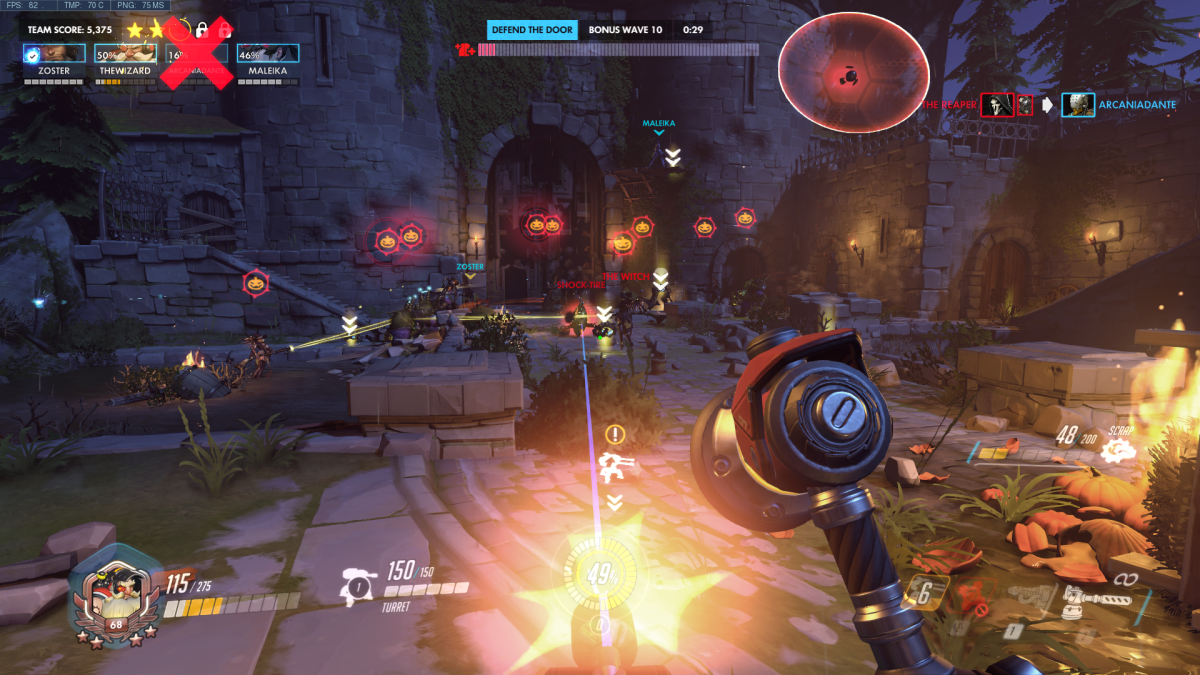The height and width of the screenshot is (675, 1200).
Task: Click The Reaper portrait in the kill feed
Action: 996,104
